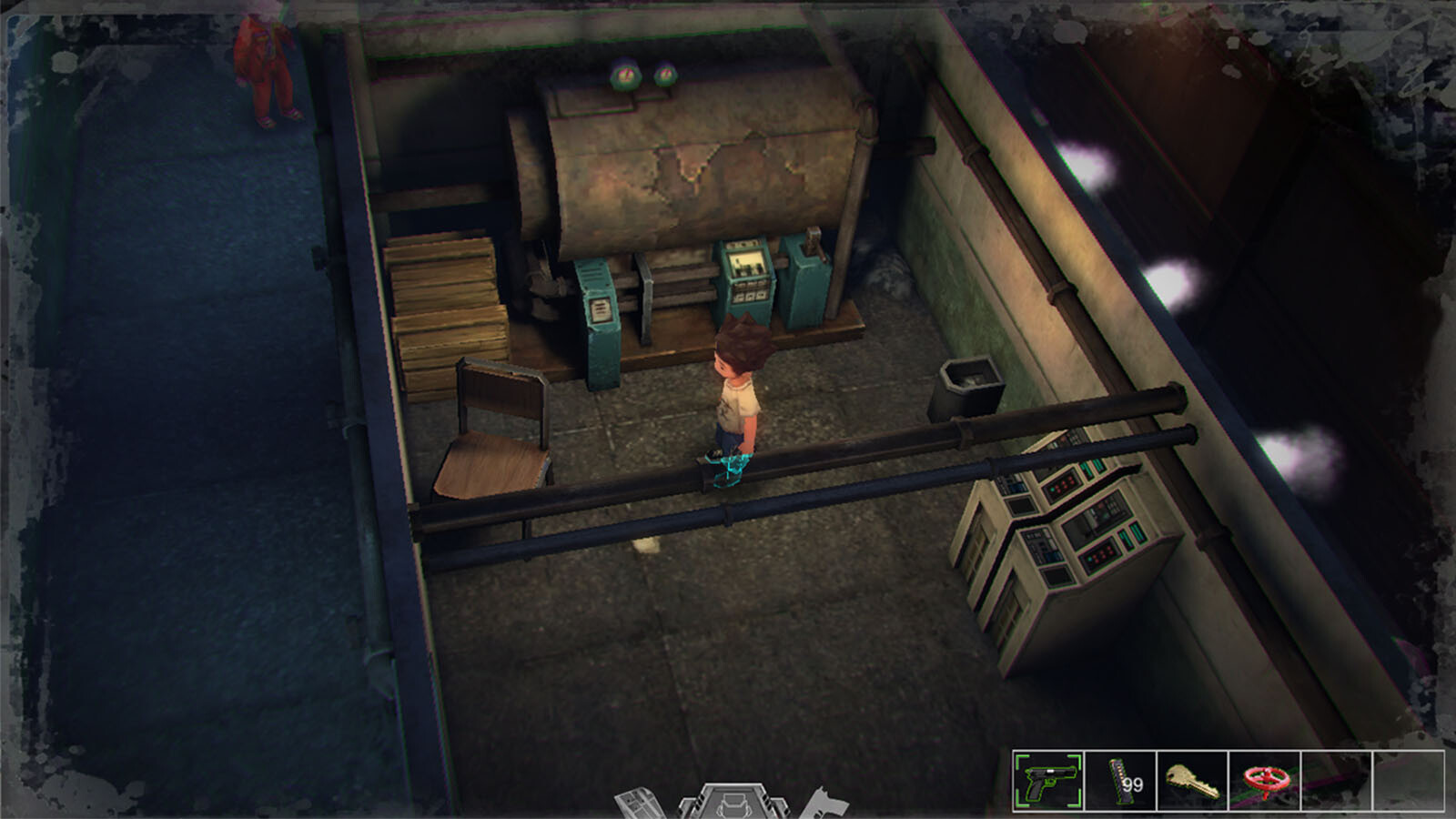Pick the brass key item slot

point(1192,781)
